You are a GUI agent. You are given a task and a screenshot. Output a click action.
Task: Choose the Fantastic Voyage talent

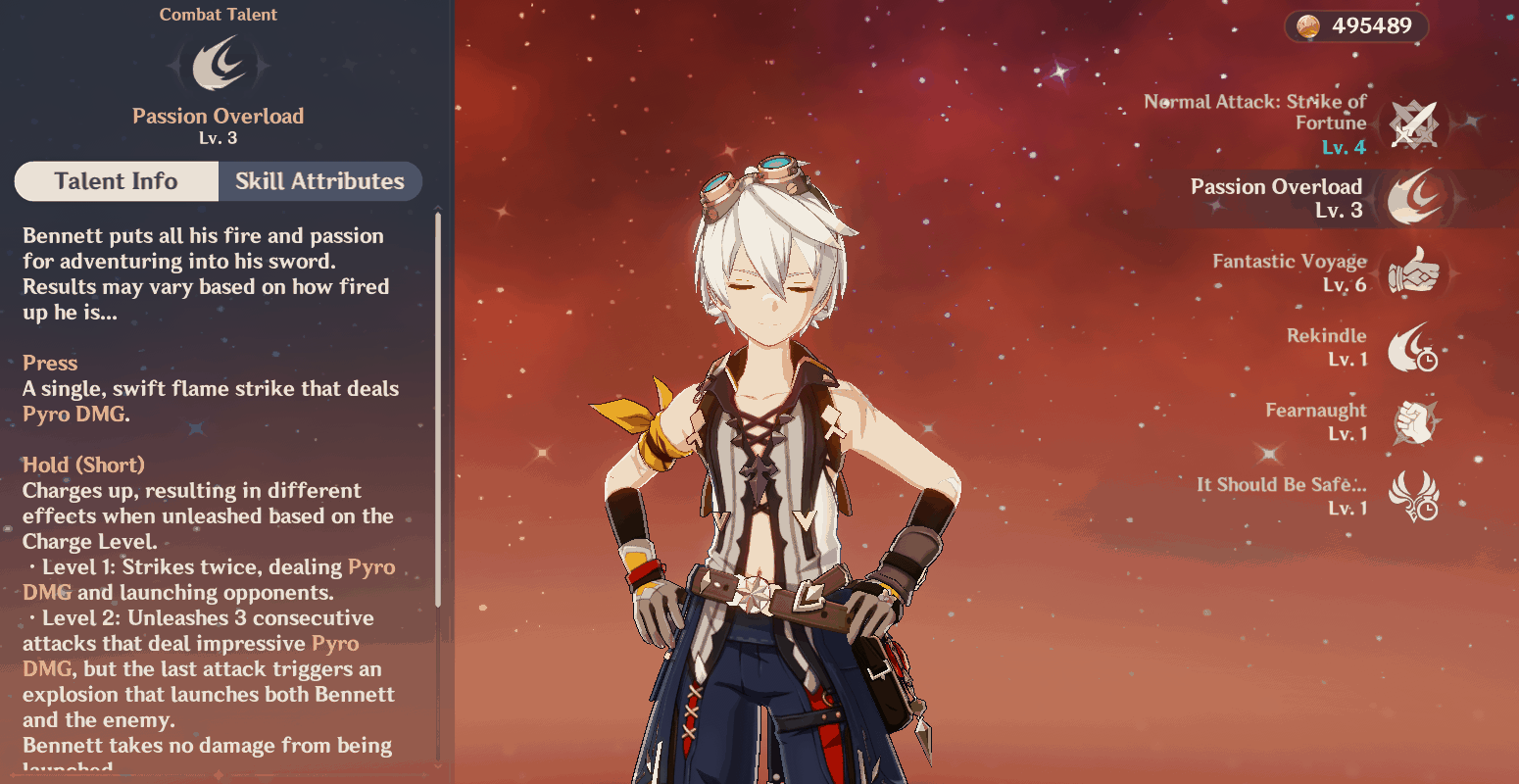1413,272
